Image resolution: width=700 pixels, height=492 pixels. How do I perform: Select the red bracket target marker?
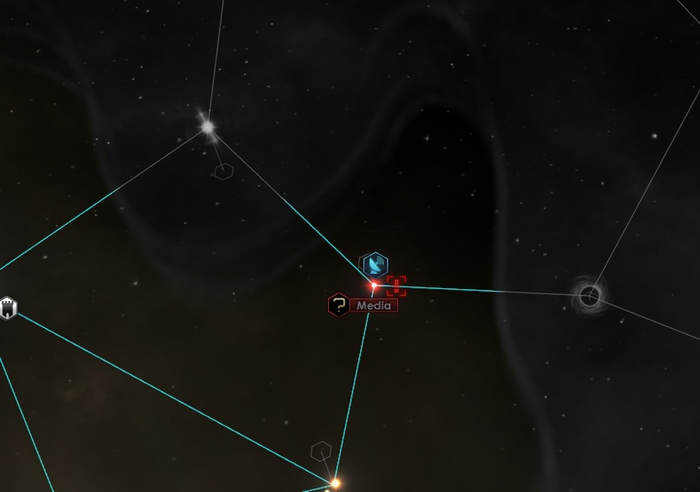[x=396, y=287]
